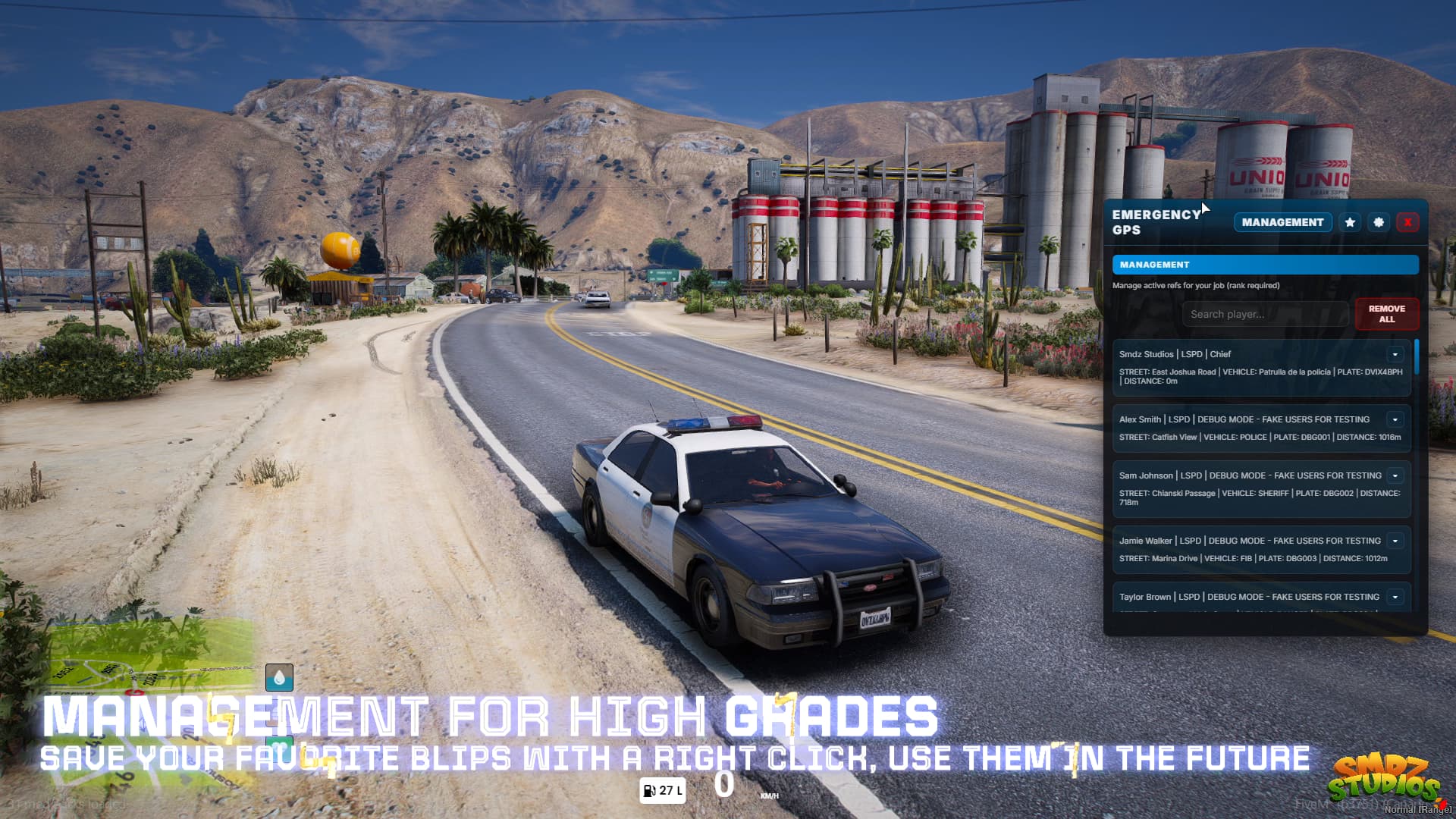Open settings via the gear button
The width and height of the screenshot is (1456, 819).
tap(1379, 222)
